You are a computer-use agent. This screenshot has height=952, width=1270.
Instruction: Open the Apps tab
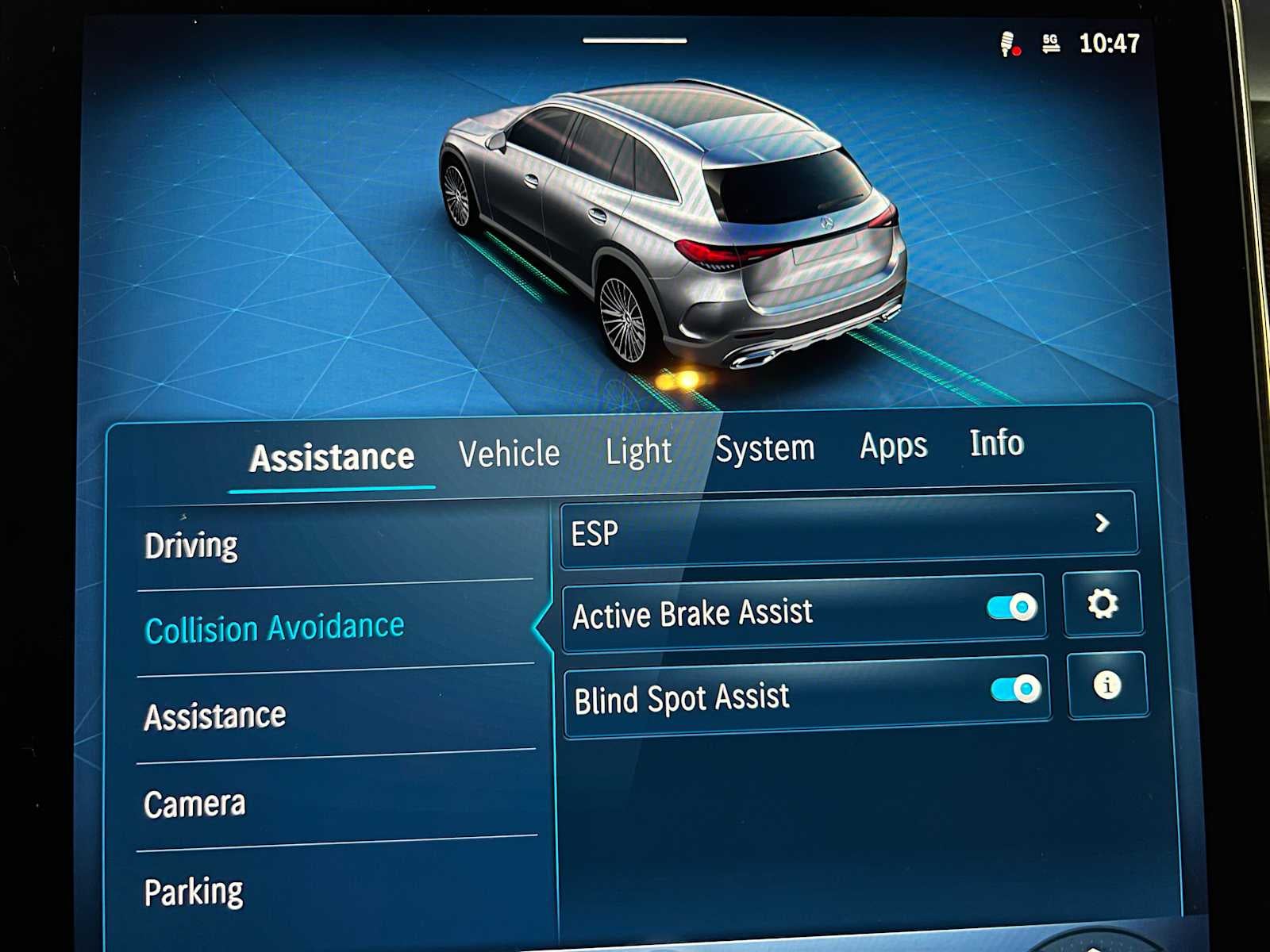point(892,446)
